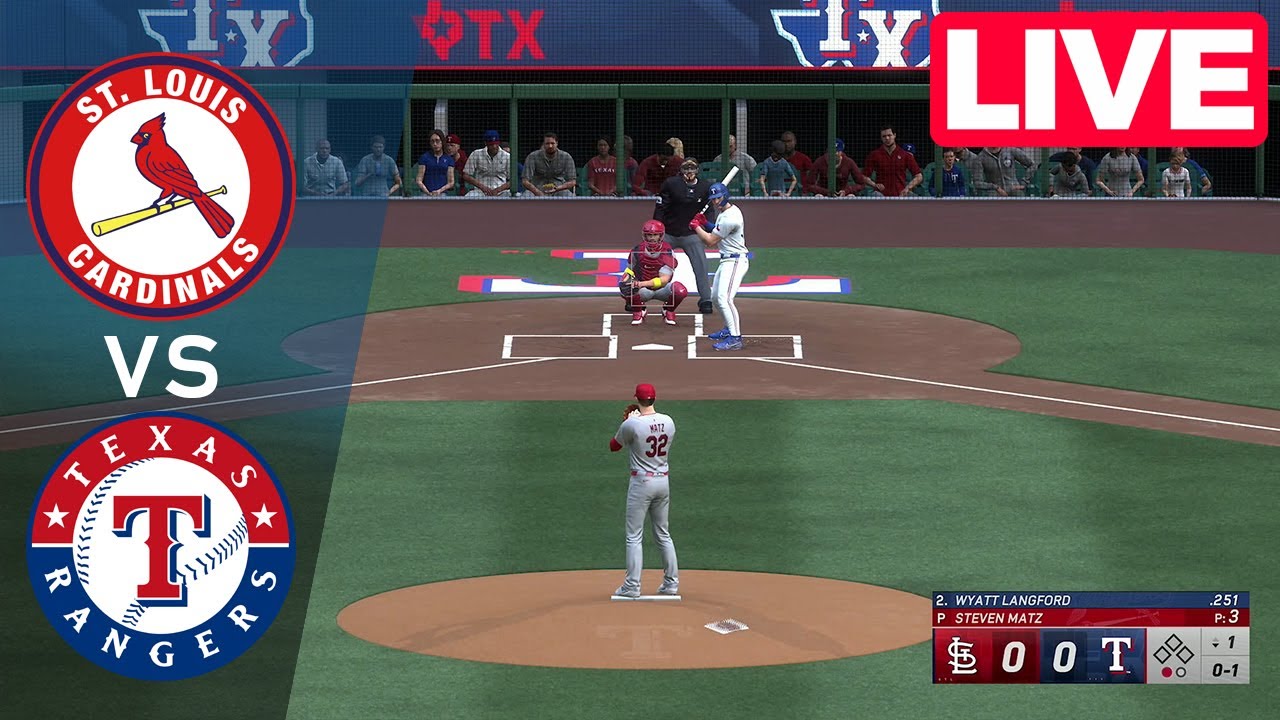Screen dimensions: 1280x720
Task: Click the second base diamond to mark a runner
Action: (x=1173, y=643)
